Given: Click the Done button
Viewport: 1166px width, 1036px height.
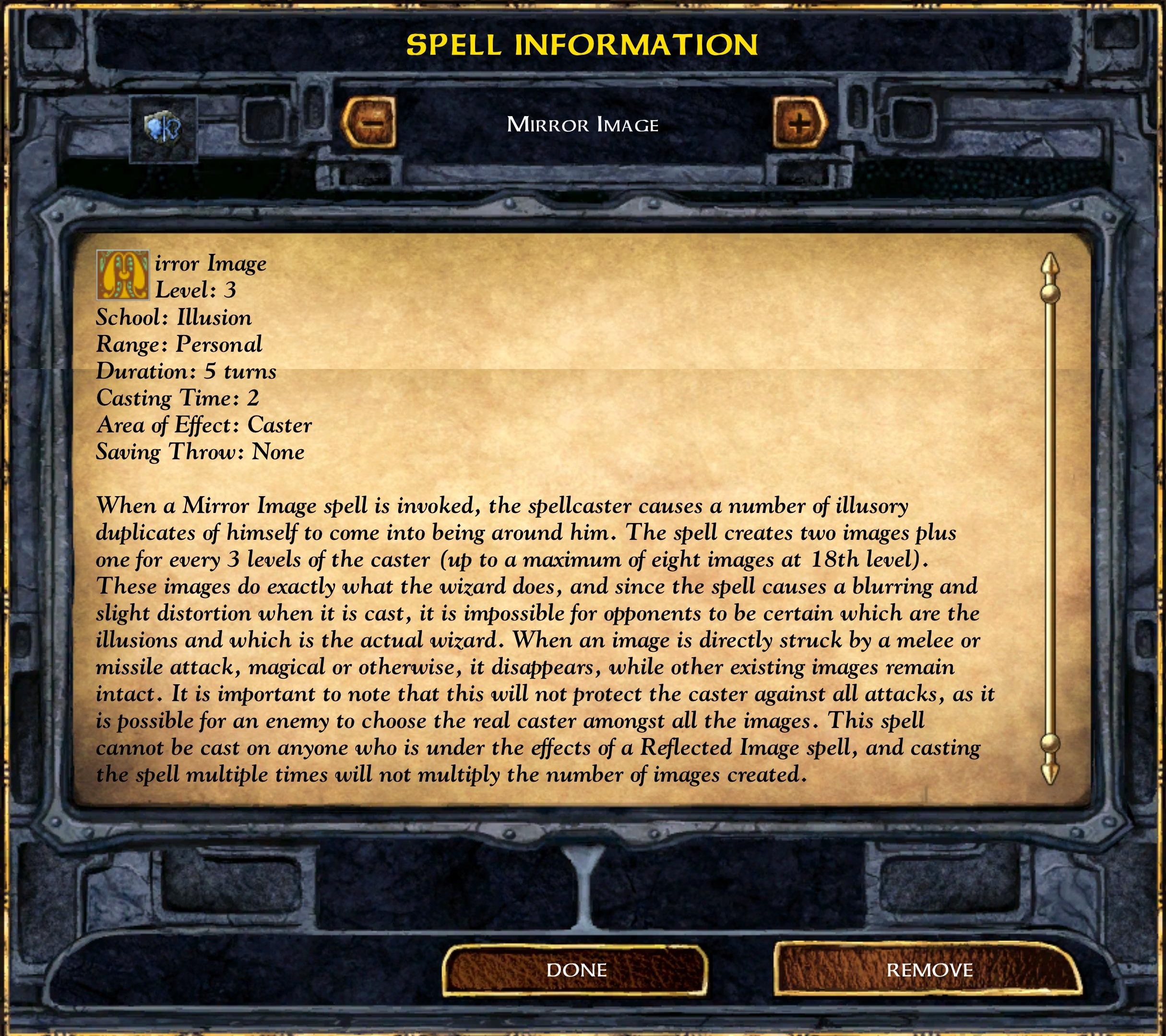Looking at the screenshot, I should pos(576,970).
